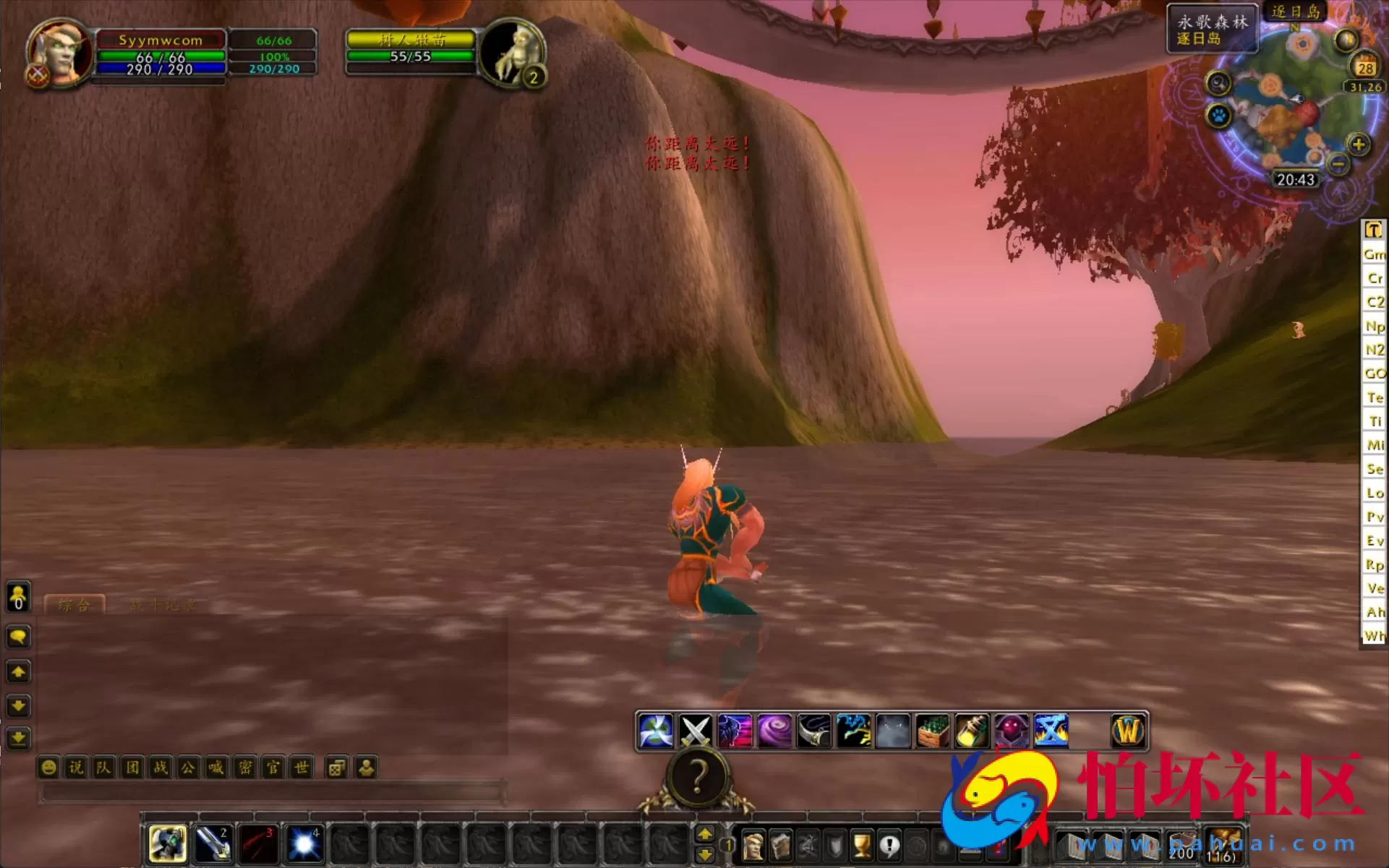Toggle the Gm addon button on right sidebar
1389x868 pixels.
1373,254
